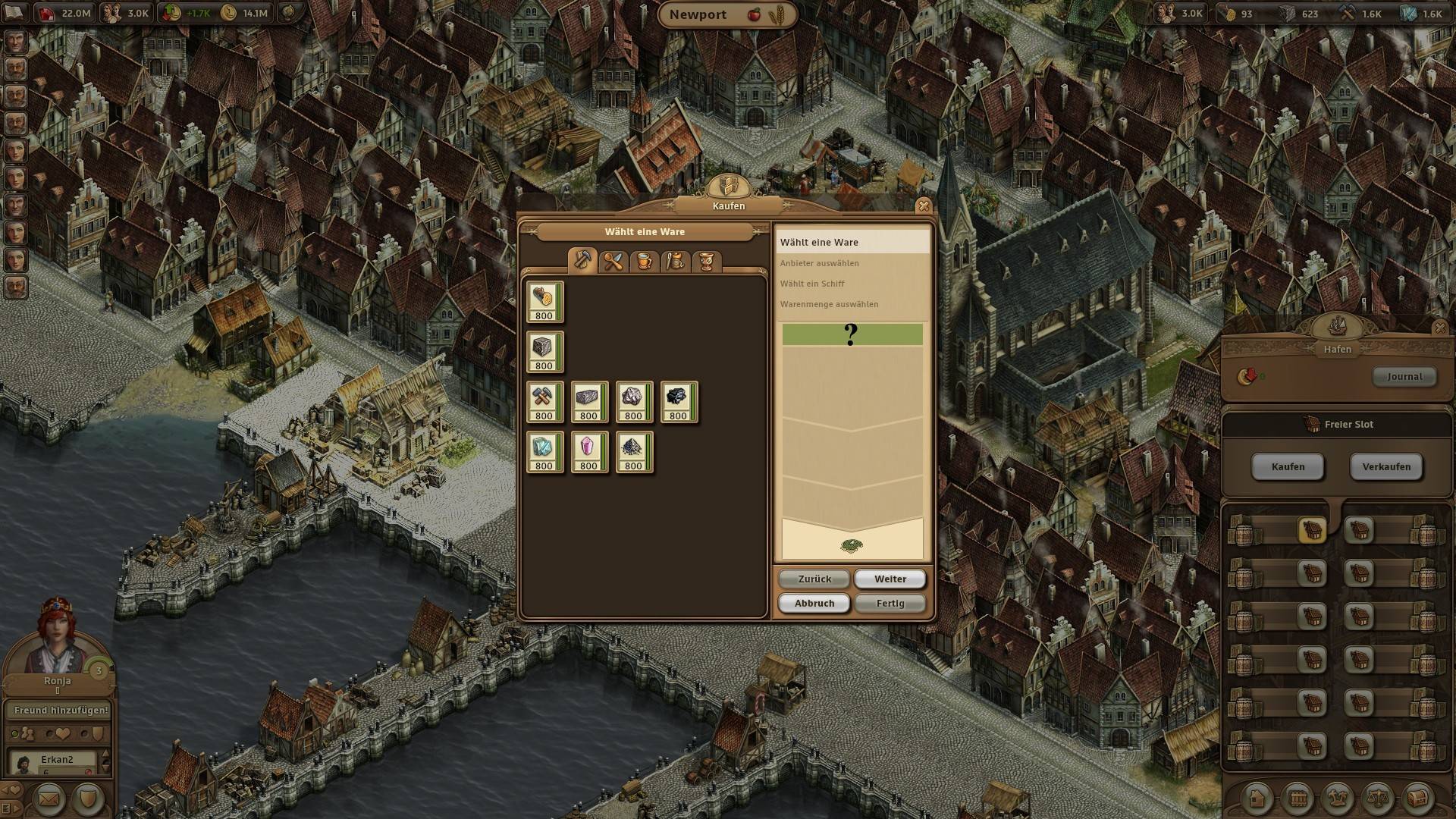
Task: Open the goblet luxury goods tab
Action: click(707, 262)
